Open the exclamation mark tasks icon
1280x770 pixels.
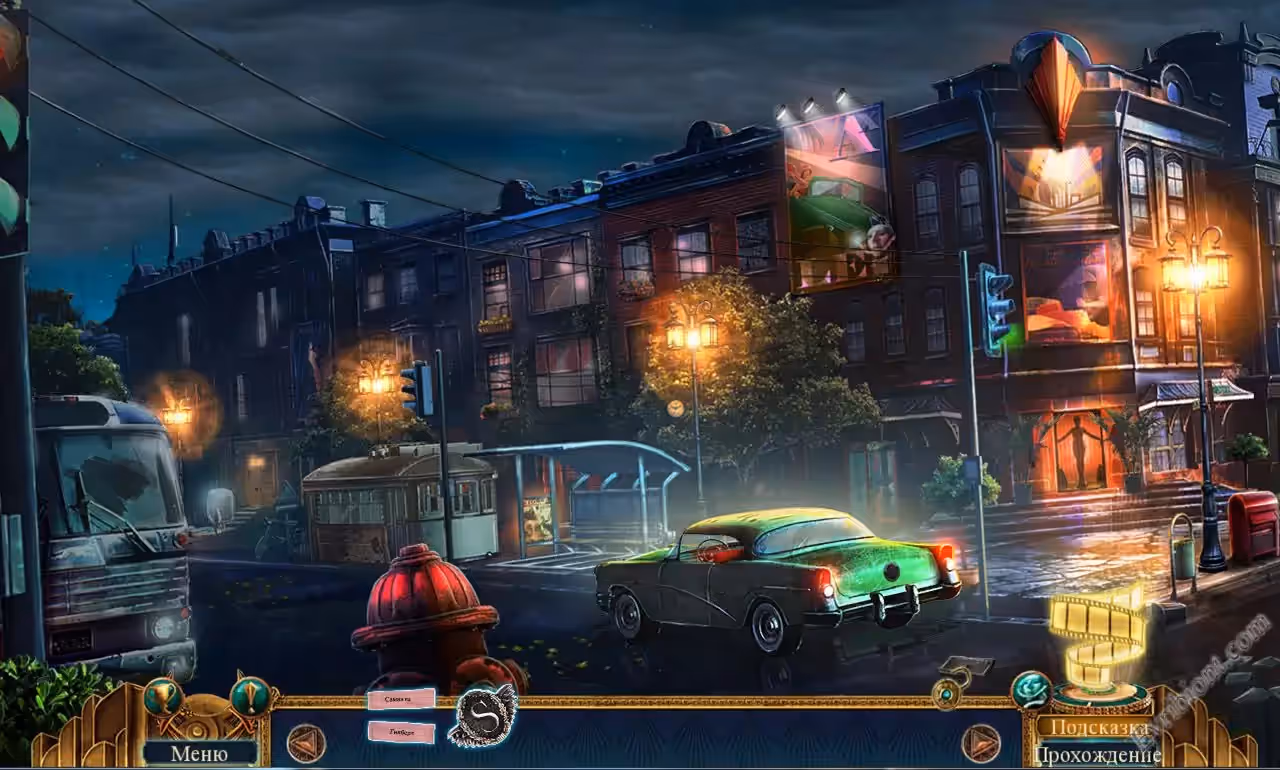249,695
